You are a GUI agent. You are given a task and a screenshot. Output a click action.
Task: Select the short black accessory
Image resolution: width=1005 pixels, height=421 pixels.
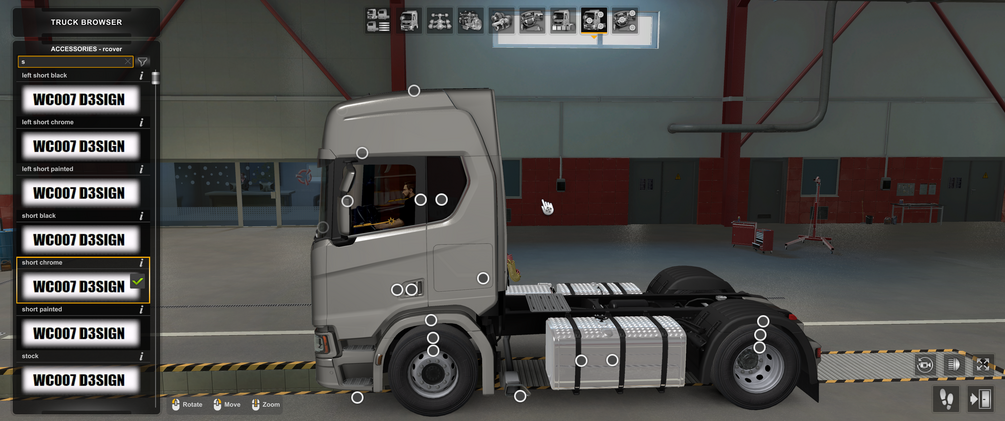click(x=79, y=240)
